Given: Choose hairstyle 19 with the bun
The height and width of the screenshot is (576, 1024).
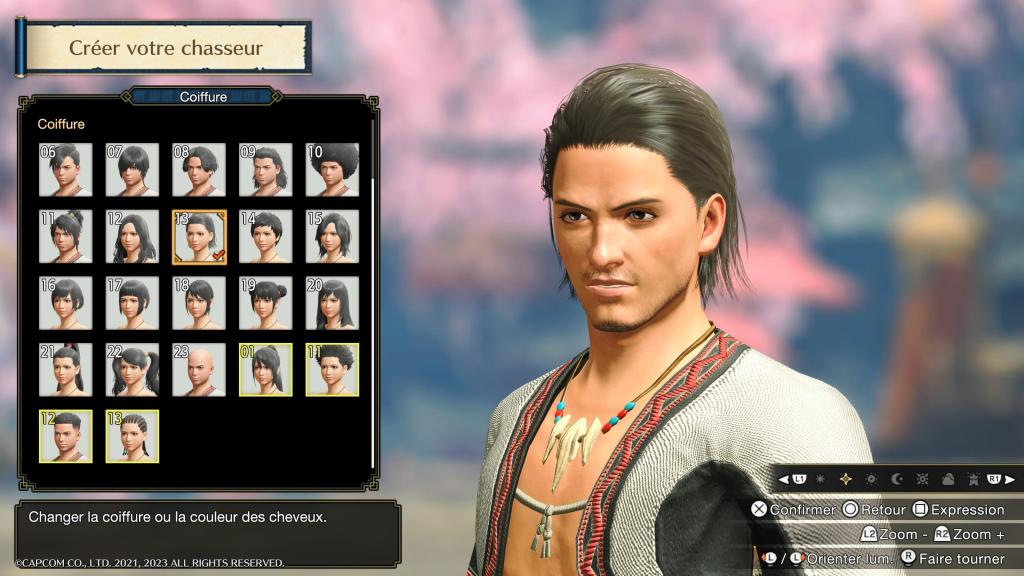Looking at the screenshot, I should pos(265,303).
